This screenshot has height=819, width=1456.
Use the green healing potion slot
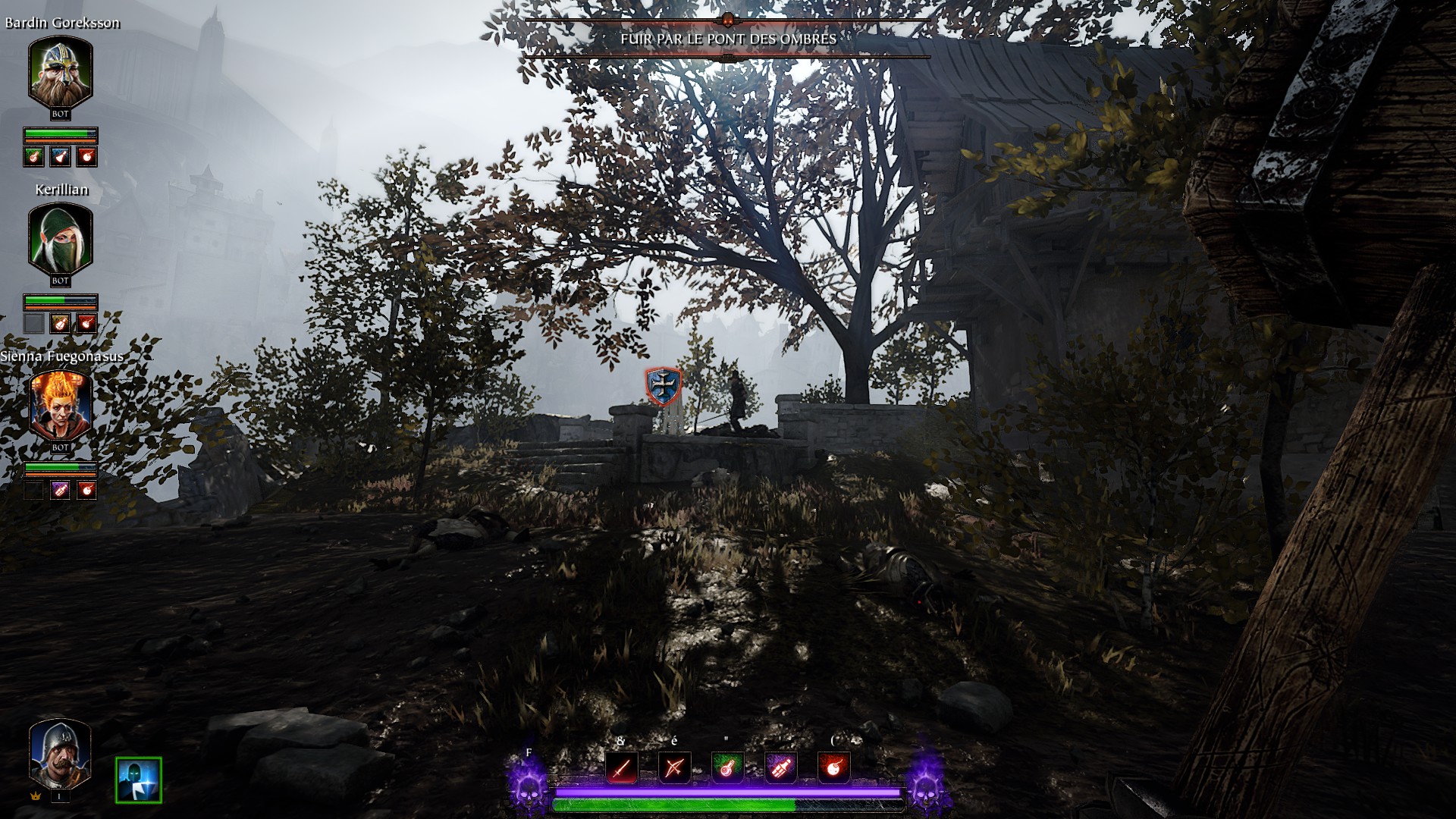click(727, 768)
